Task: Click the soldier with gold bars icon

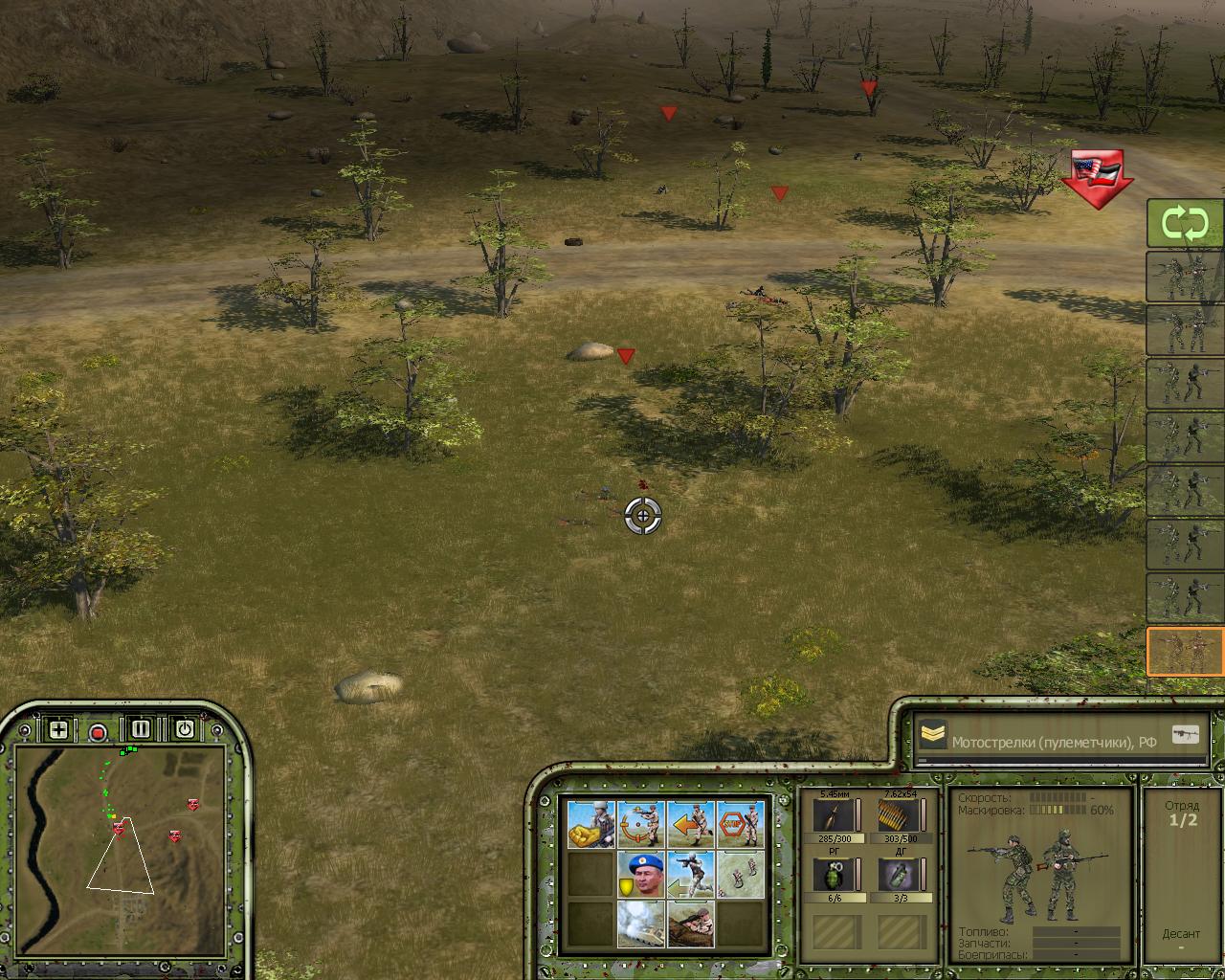Action: point(591,825)
